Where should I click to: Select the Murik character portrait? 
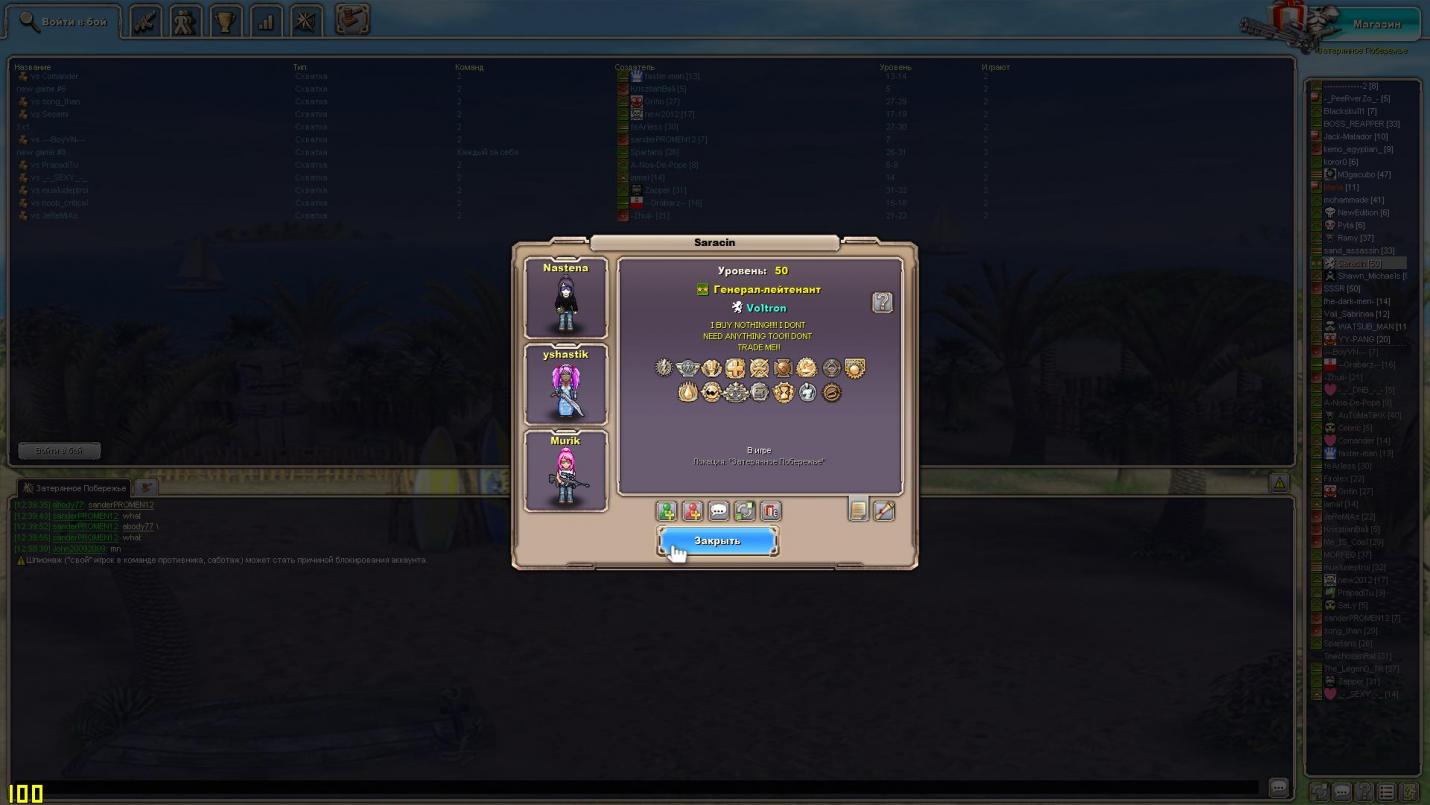coord(566,471)
